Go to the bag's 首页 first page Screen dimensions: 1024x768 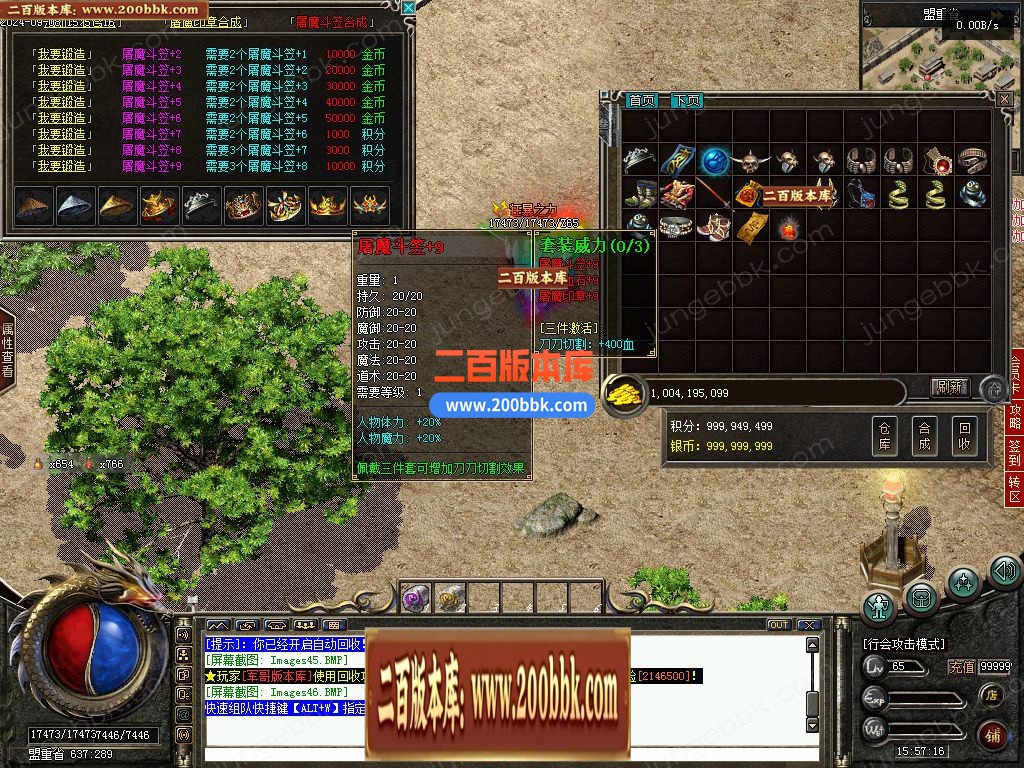click(642, 100)
